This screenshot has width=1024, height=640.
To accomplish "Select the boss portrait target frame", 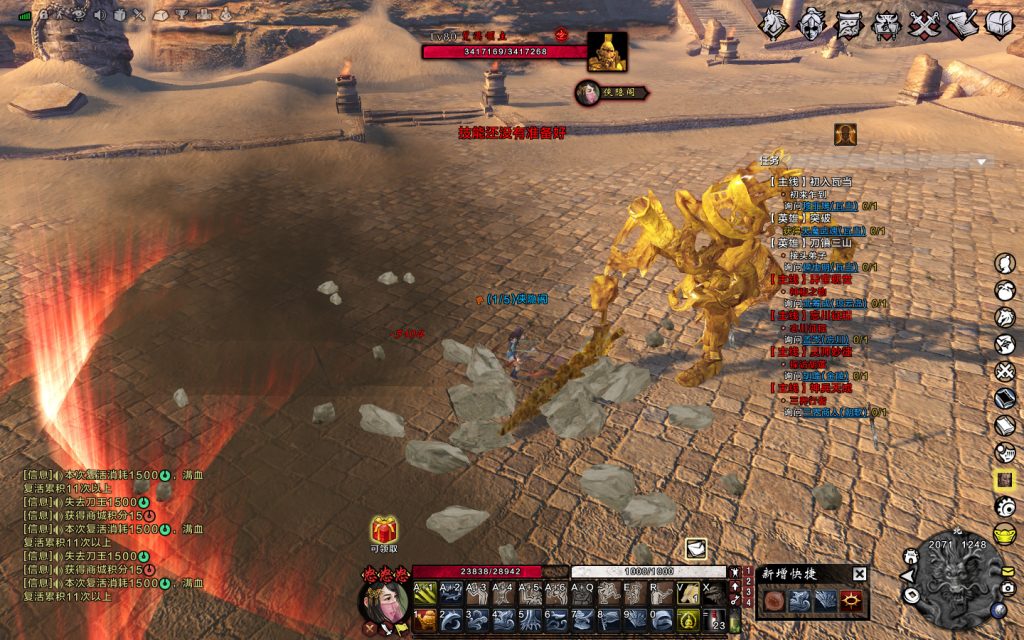I will (607, 52).
